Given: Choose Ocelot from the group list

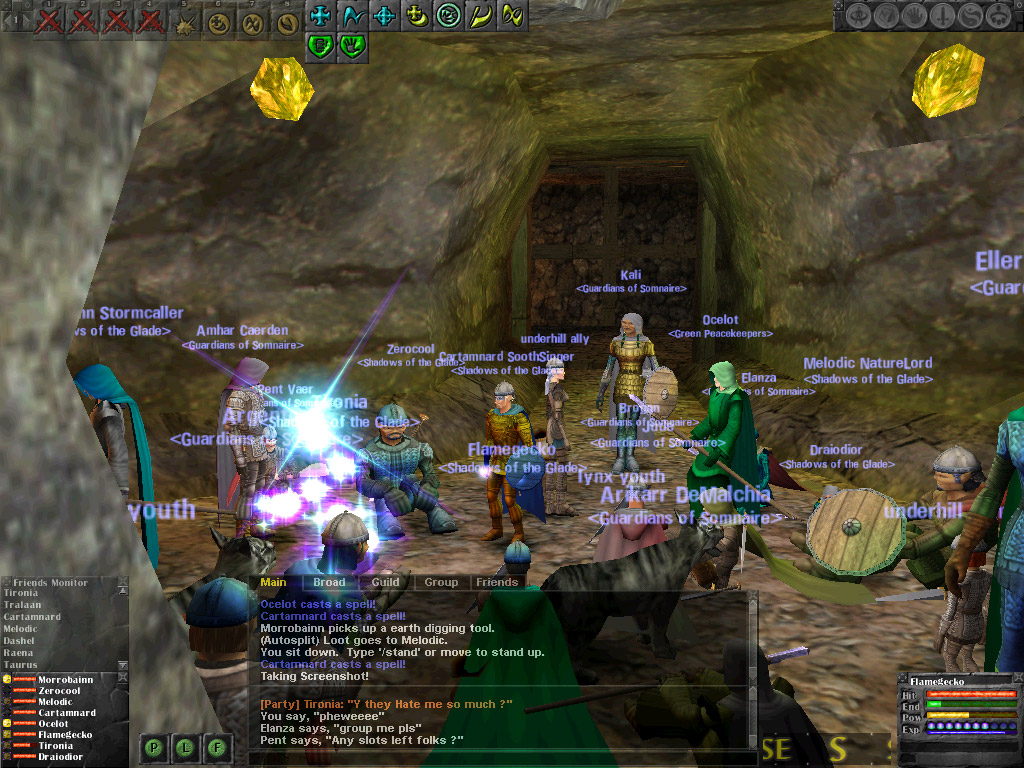Looking at the screenshot, I should 54,724.
